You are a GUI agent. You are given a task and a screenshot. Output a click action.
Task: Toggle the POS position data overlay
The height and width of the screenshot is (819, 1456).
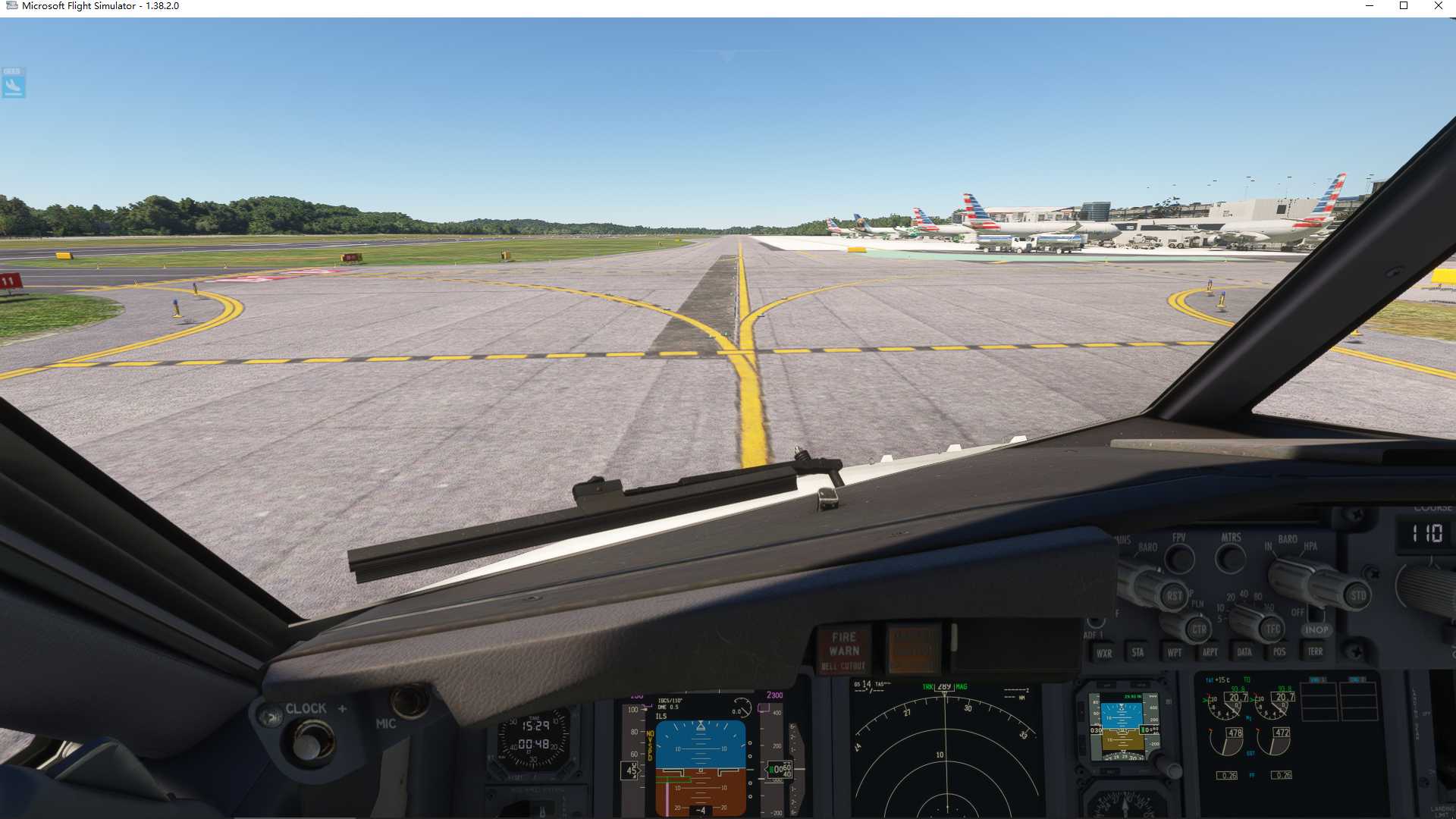(x=1279, y=651)
